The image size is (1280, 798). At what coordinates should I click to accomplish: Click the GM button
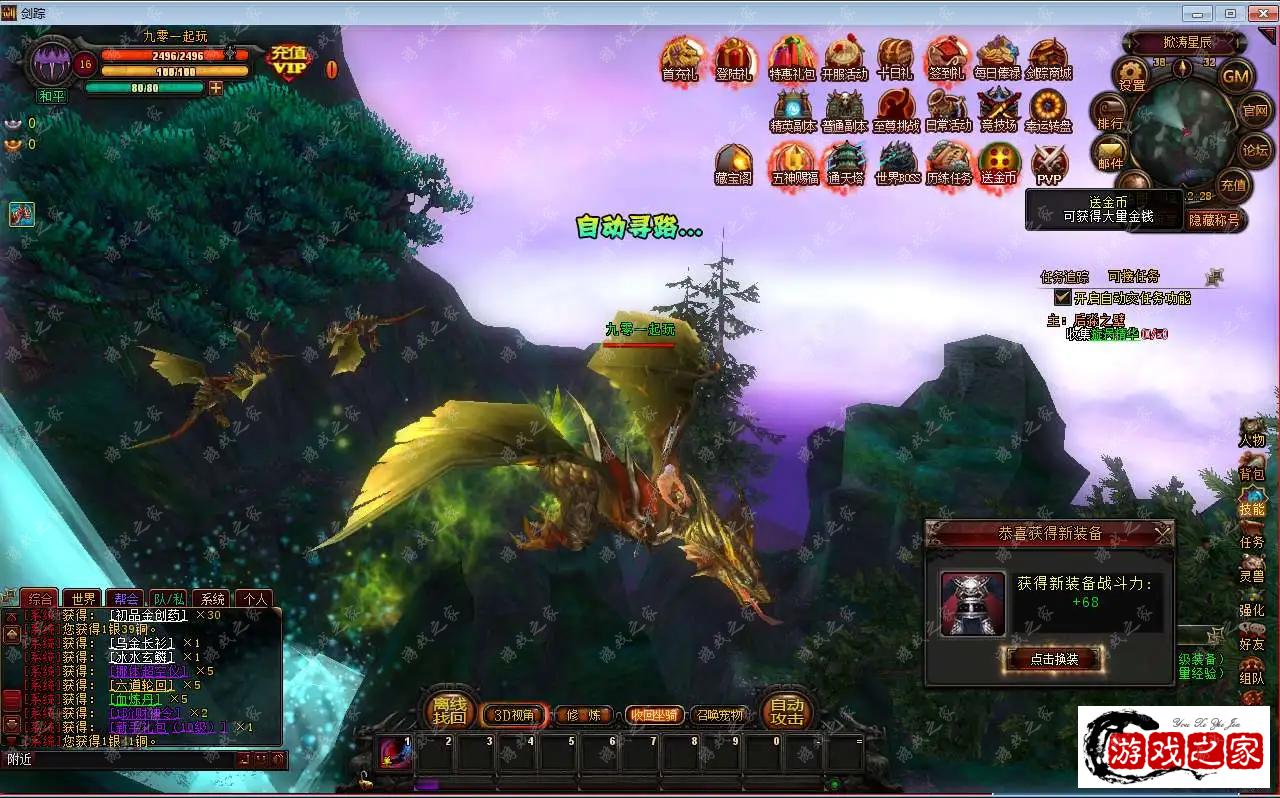pyautogui.click(x=1236, y=75)
